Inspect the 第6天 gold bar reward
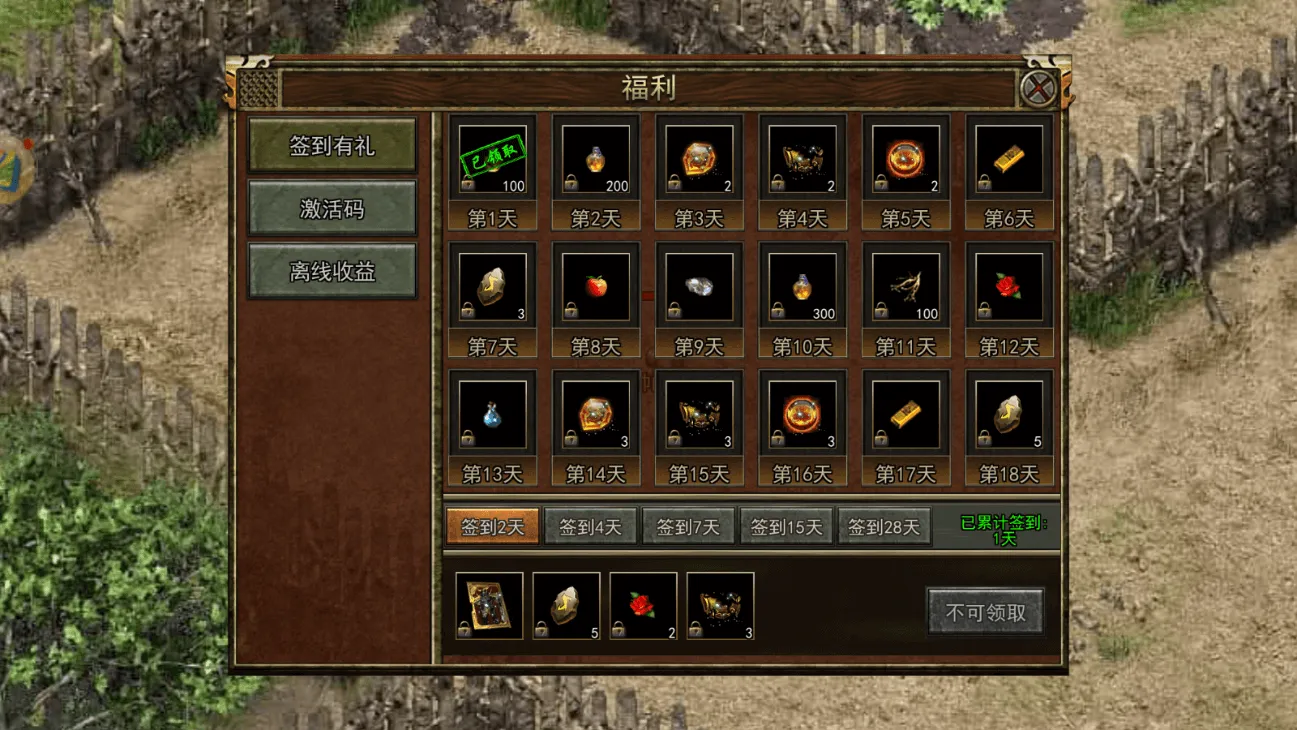Screen dimensions: 1297x730 click(x=1009, y=158)
